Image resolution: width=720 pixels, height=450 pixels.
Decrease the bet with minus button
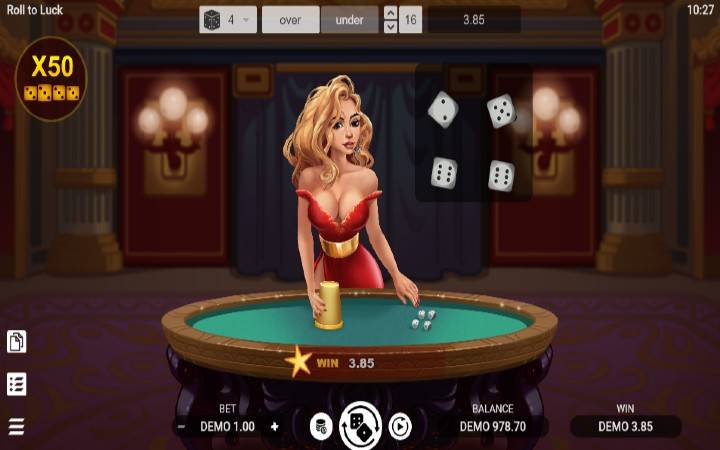[x=181, y=426]
